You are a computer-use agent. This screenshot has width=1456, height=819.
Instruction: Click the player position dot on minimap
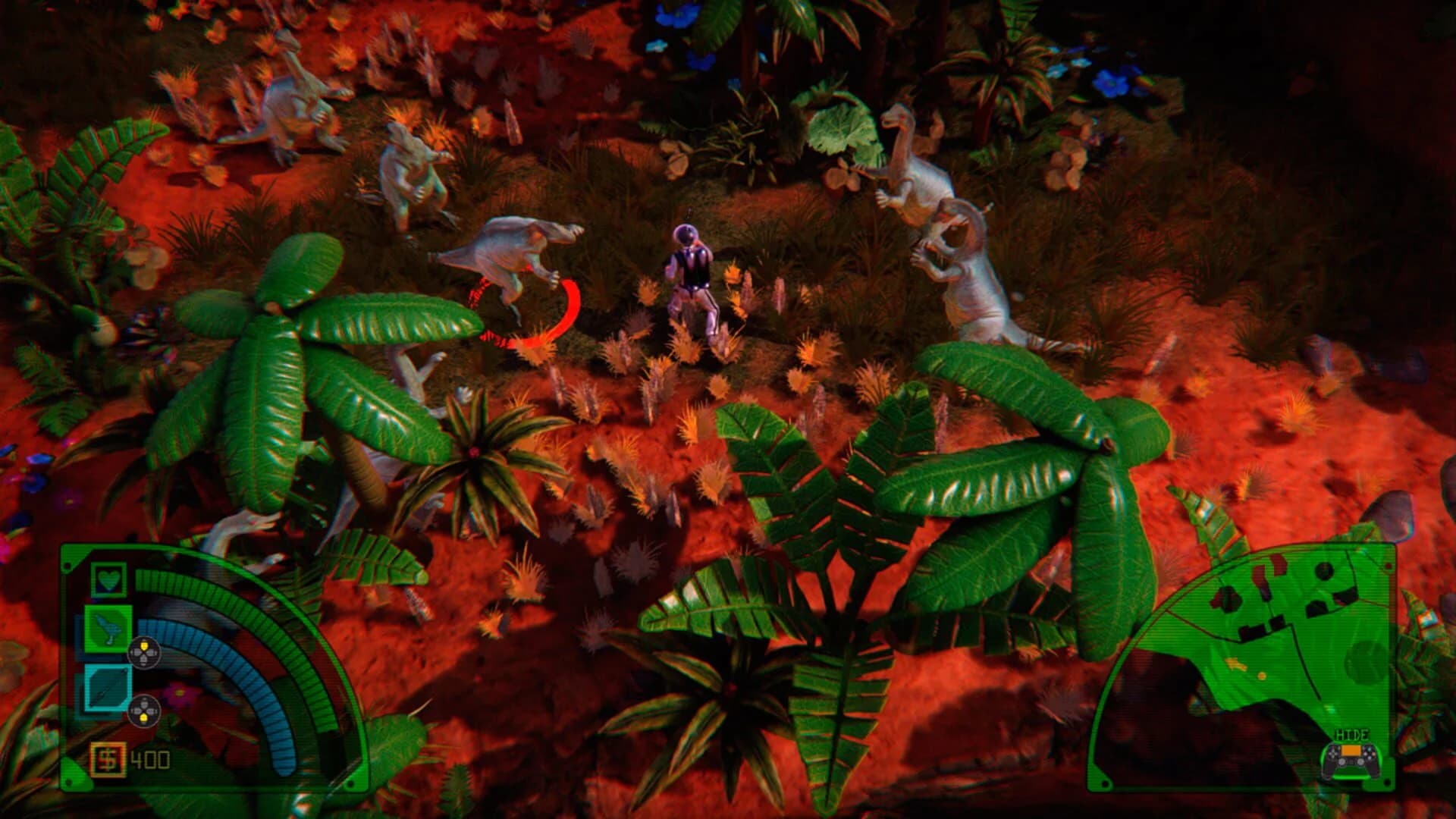click(x=1263, y=676)
